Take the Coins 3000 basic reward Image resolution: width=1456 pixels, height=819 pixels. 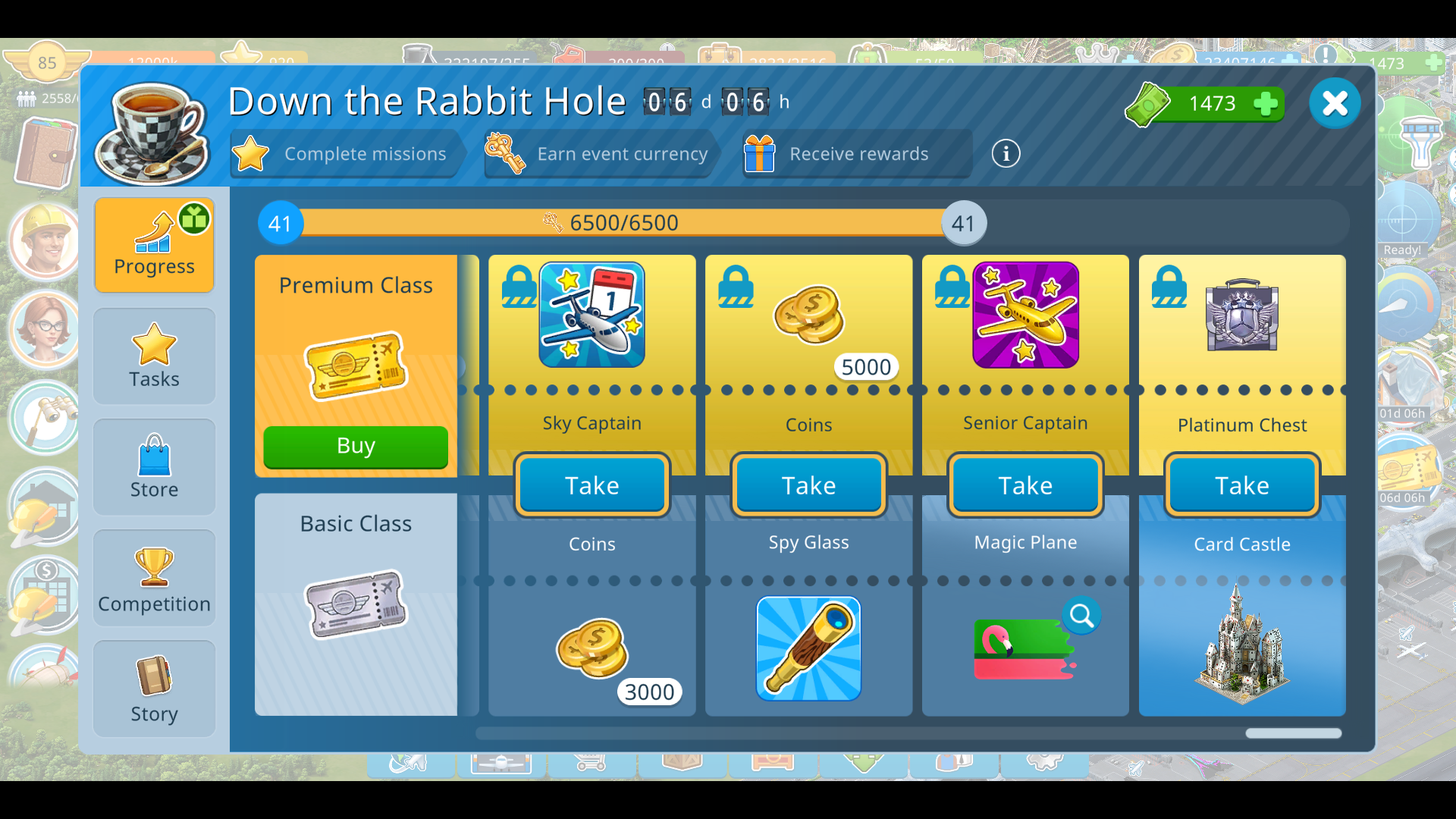[591, 485]
